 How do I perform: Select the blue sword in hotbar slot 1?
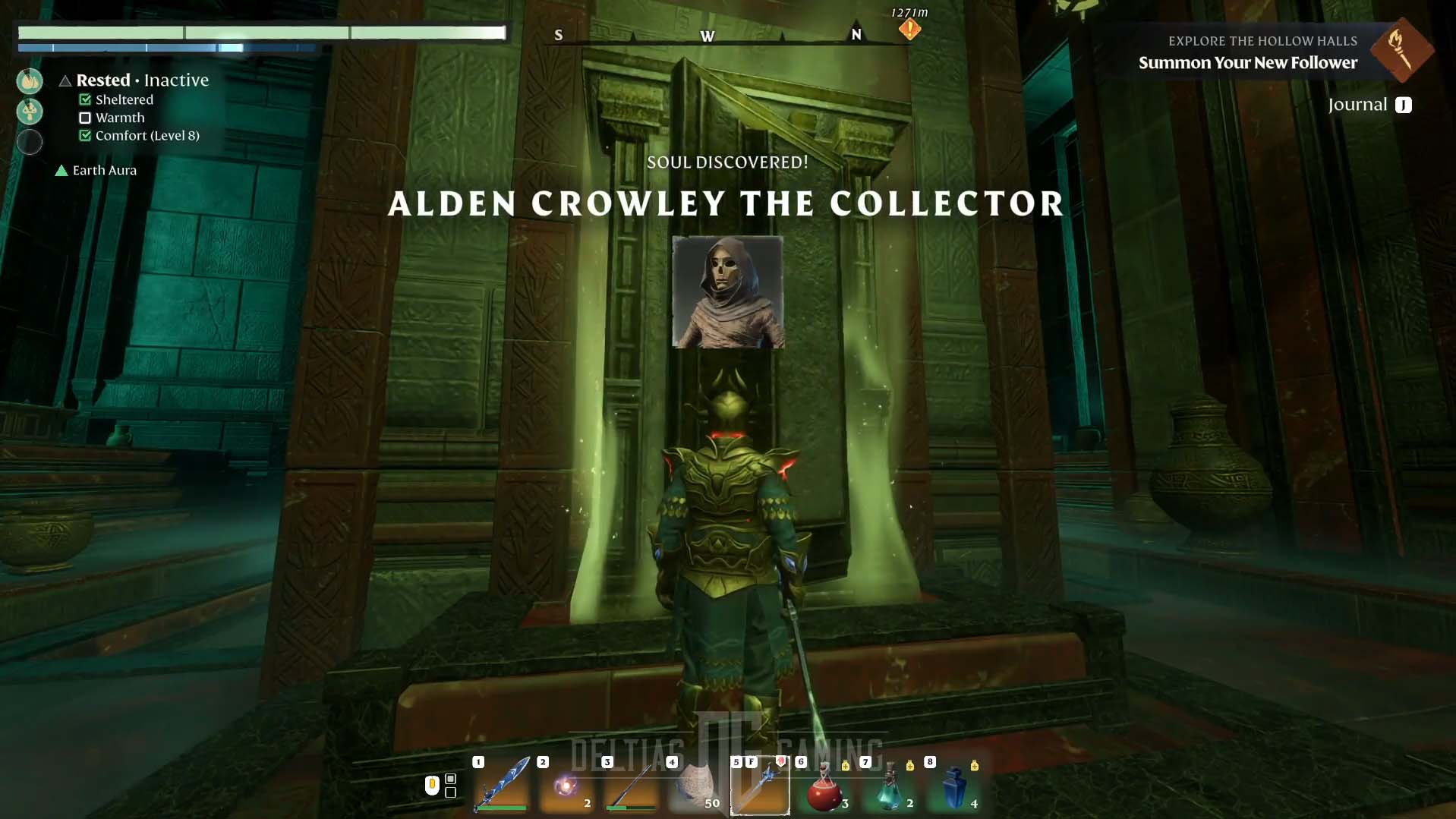click(x=502, y=785)
